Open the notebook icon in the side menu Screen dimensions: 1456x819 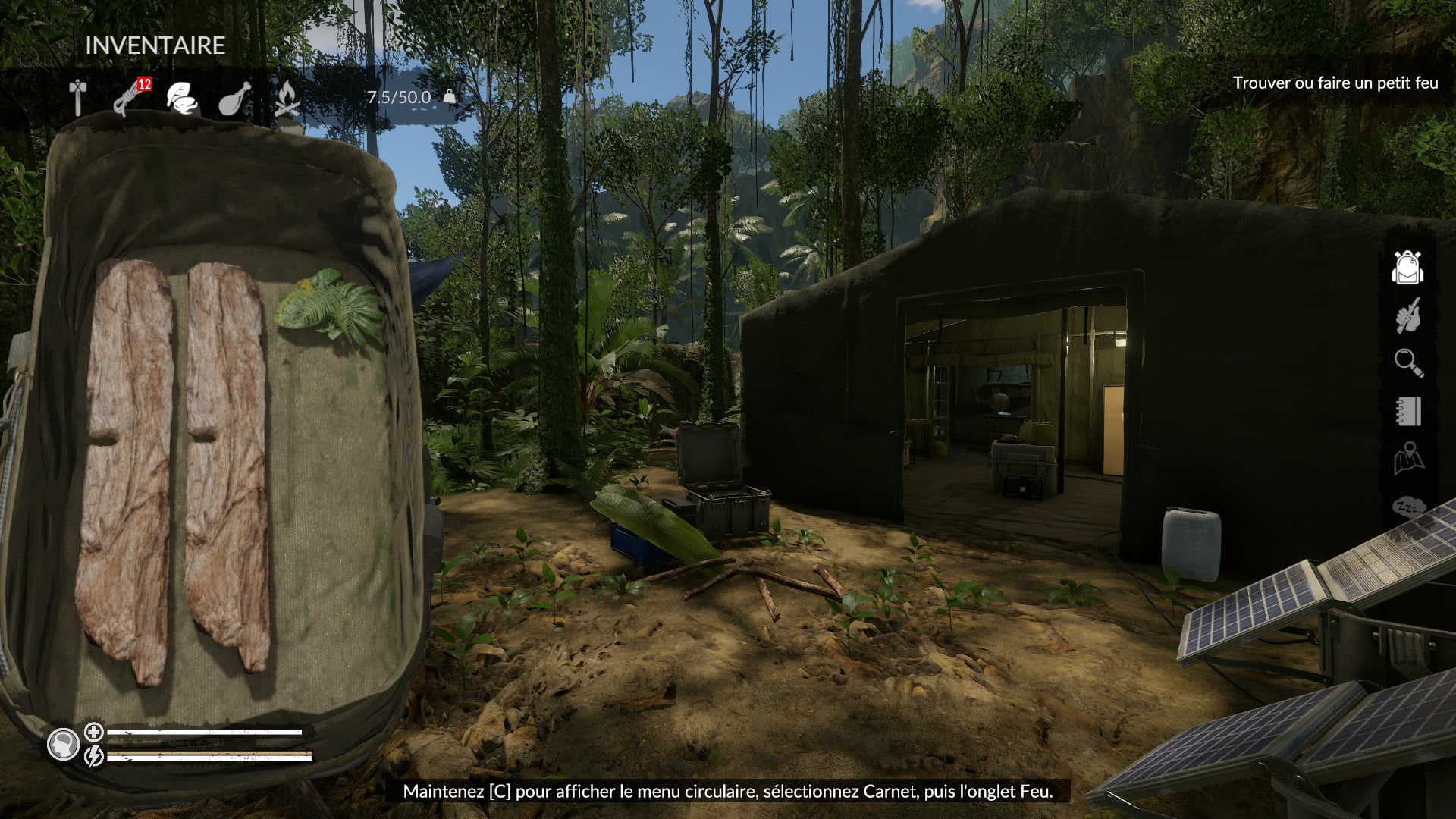(1408, 411)
